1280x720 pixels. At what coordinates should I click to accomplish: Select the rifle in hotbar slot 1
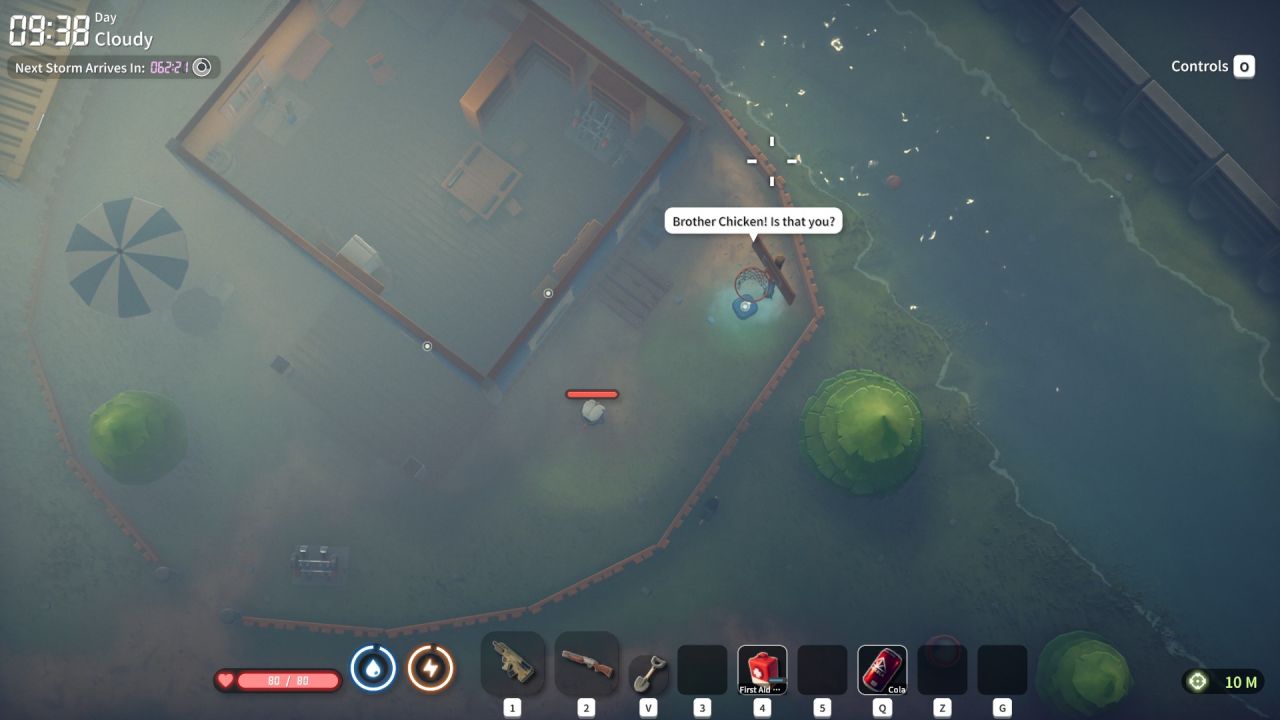click(x=512, y=663)
